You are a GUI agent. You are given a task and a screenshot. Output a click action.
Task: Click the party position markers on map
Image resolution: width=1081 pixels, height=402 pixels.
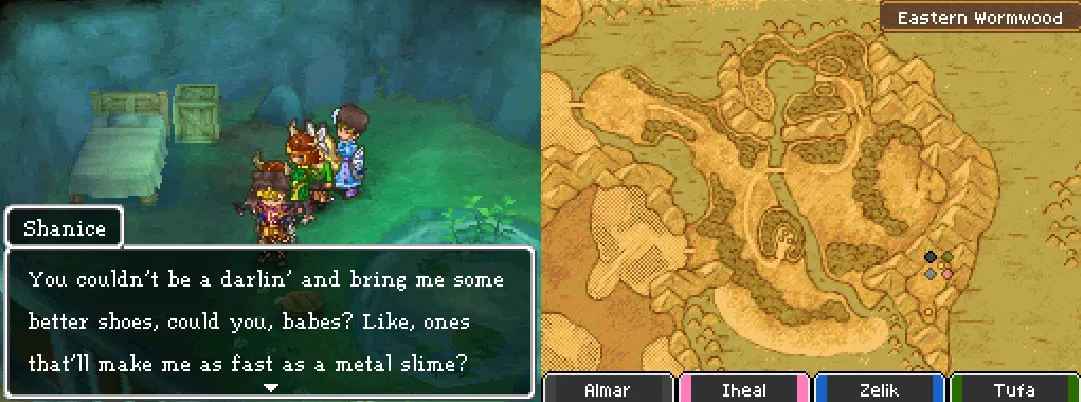tap(938, 265)
